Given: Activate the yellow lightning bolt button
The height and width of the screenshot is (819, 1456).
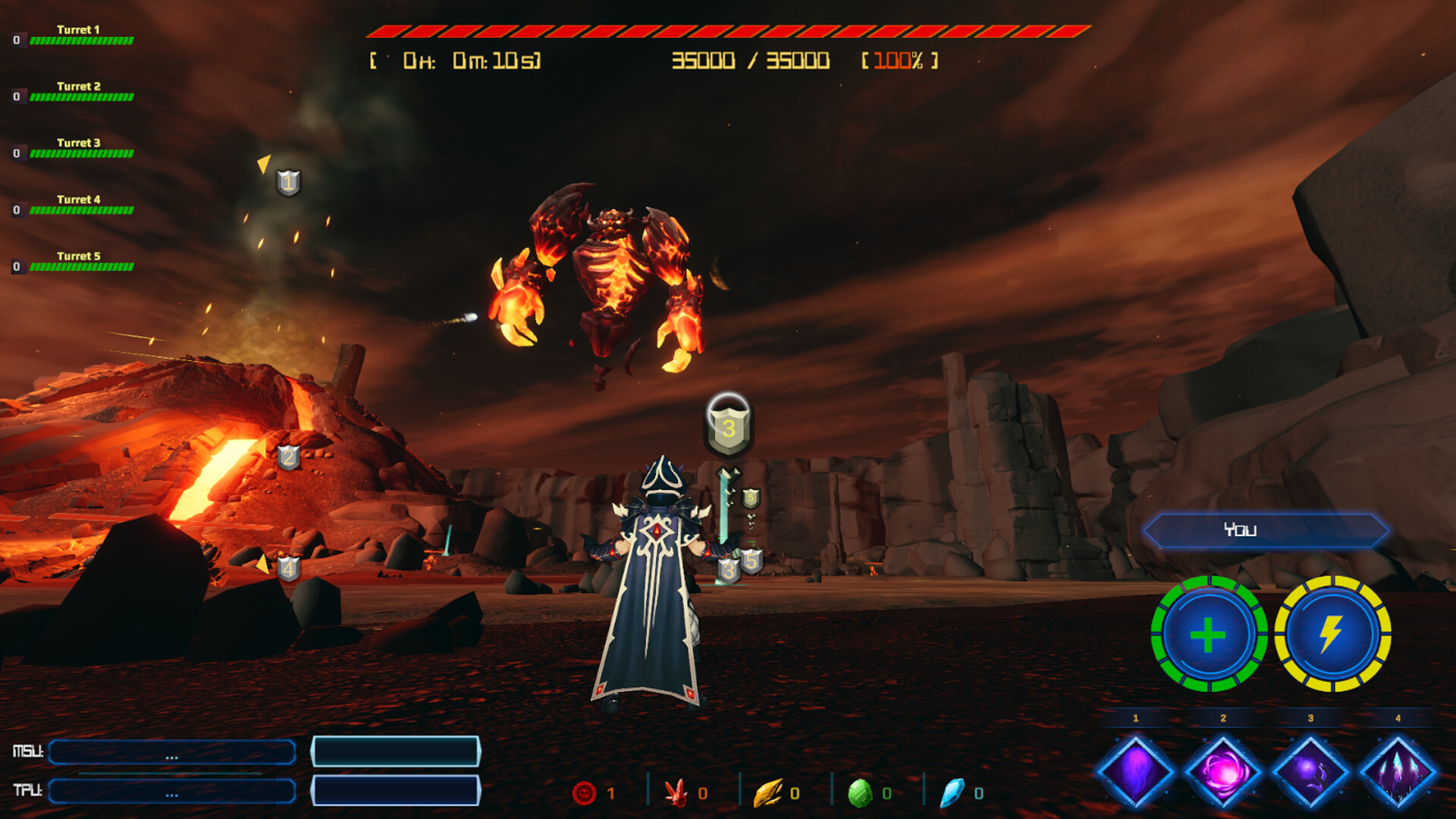Looking at the screenshot, I should (1332, 634).
